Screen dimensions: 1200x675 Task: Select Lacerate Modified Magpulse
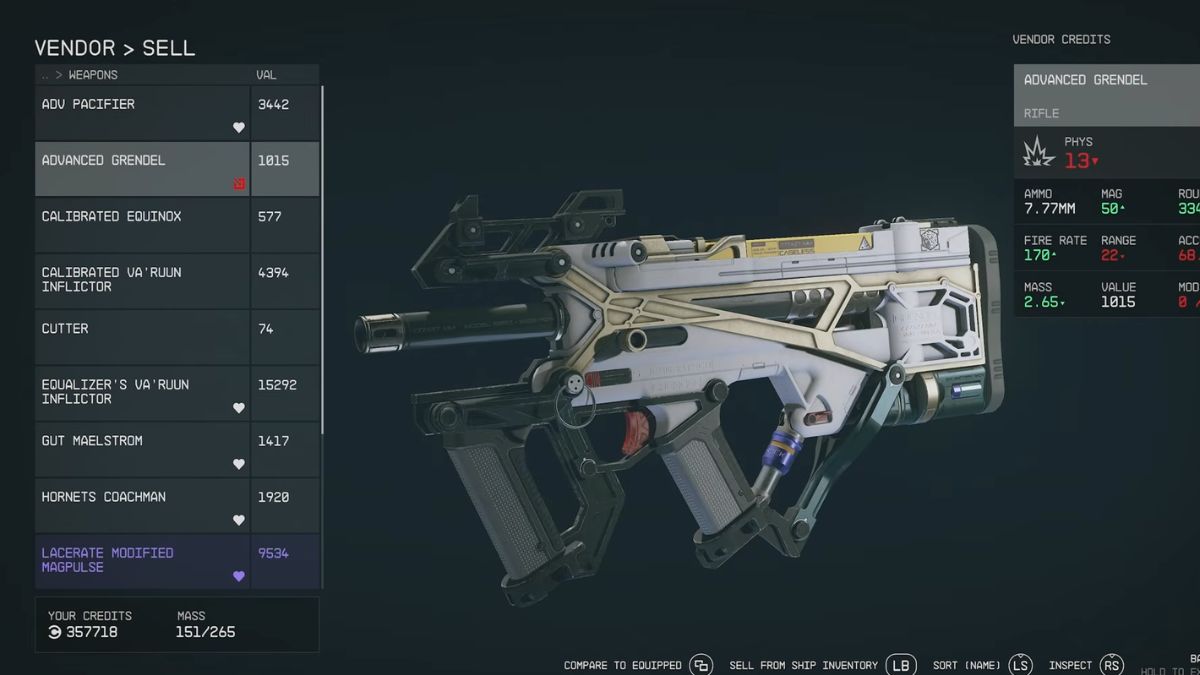click(142, 561)
